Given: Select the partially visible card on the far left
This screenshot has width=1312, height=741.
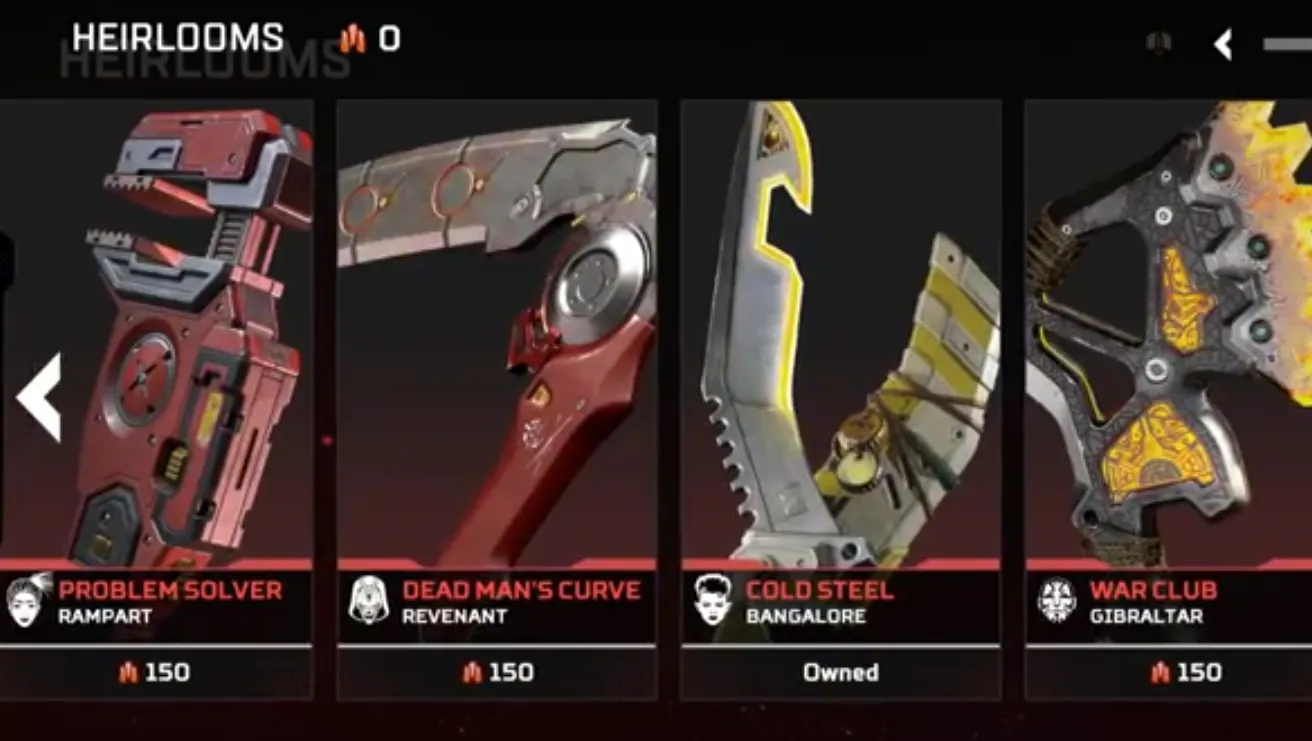Looking at the screenshot, I should tap(5, 300).
